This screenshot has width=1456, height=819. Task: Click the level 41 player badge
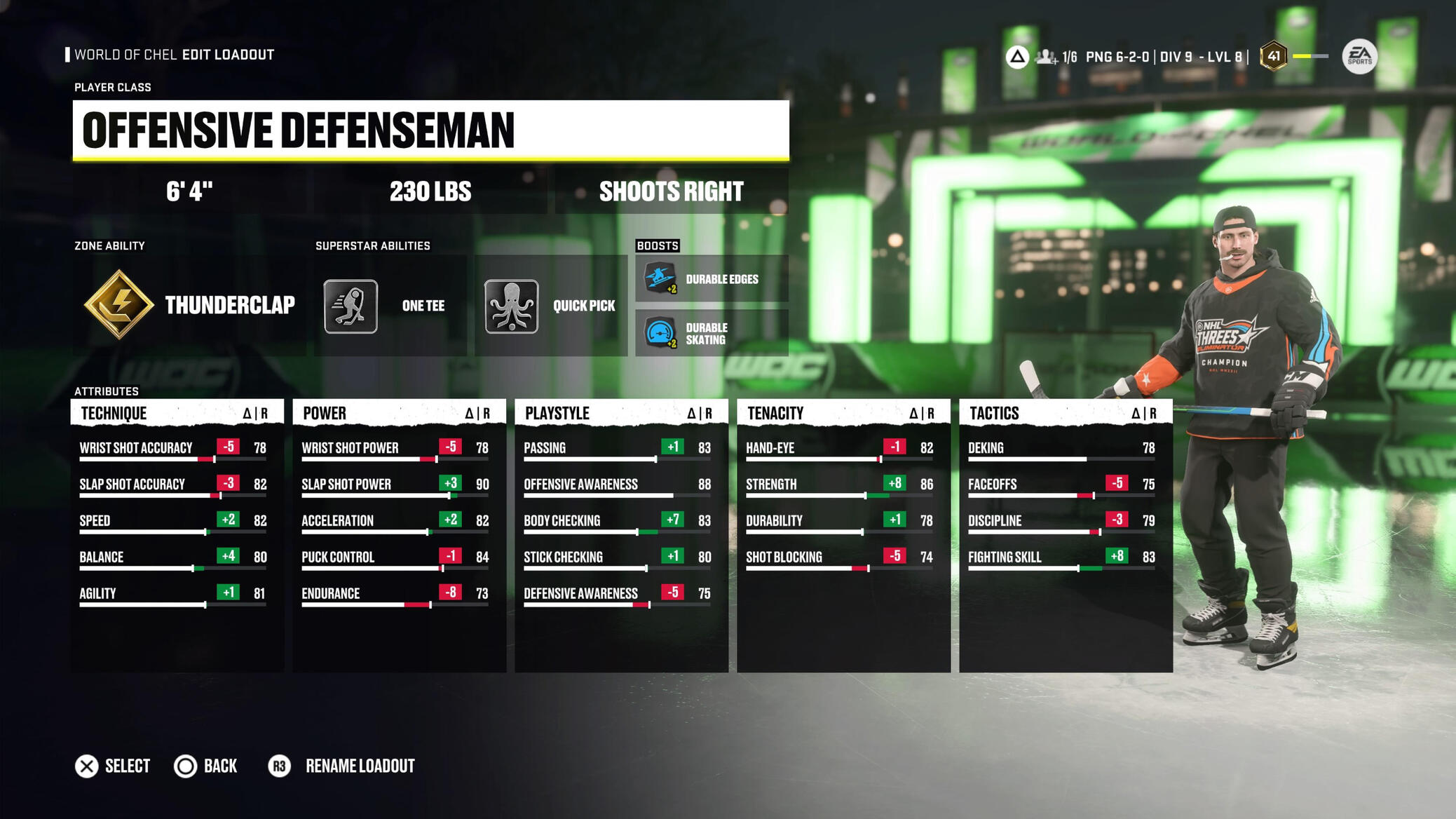click(1273, 56)
